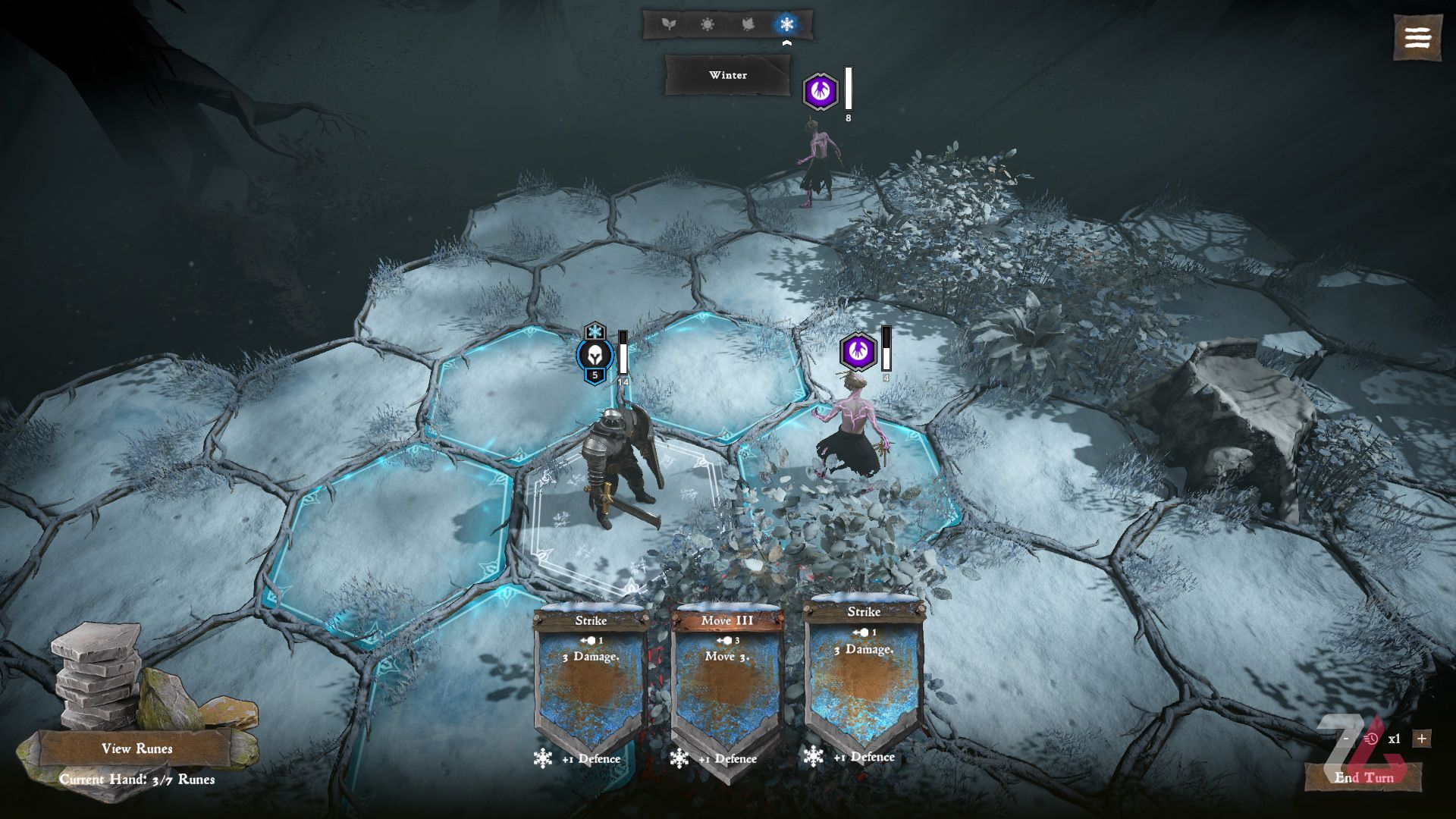This screenshot has width=1456, height=819.
Task: Select the knight helmet unit badge
Action: coord(595,355)
